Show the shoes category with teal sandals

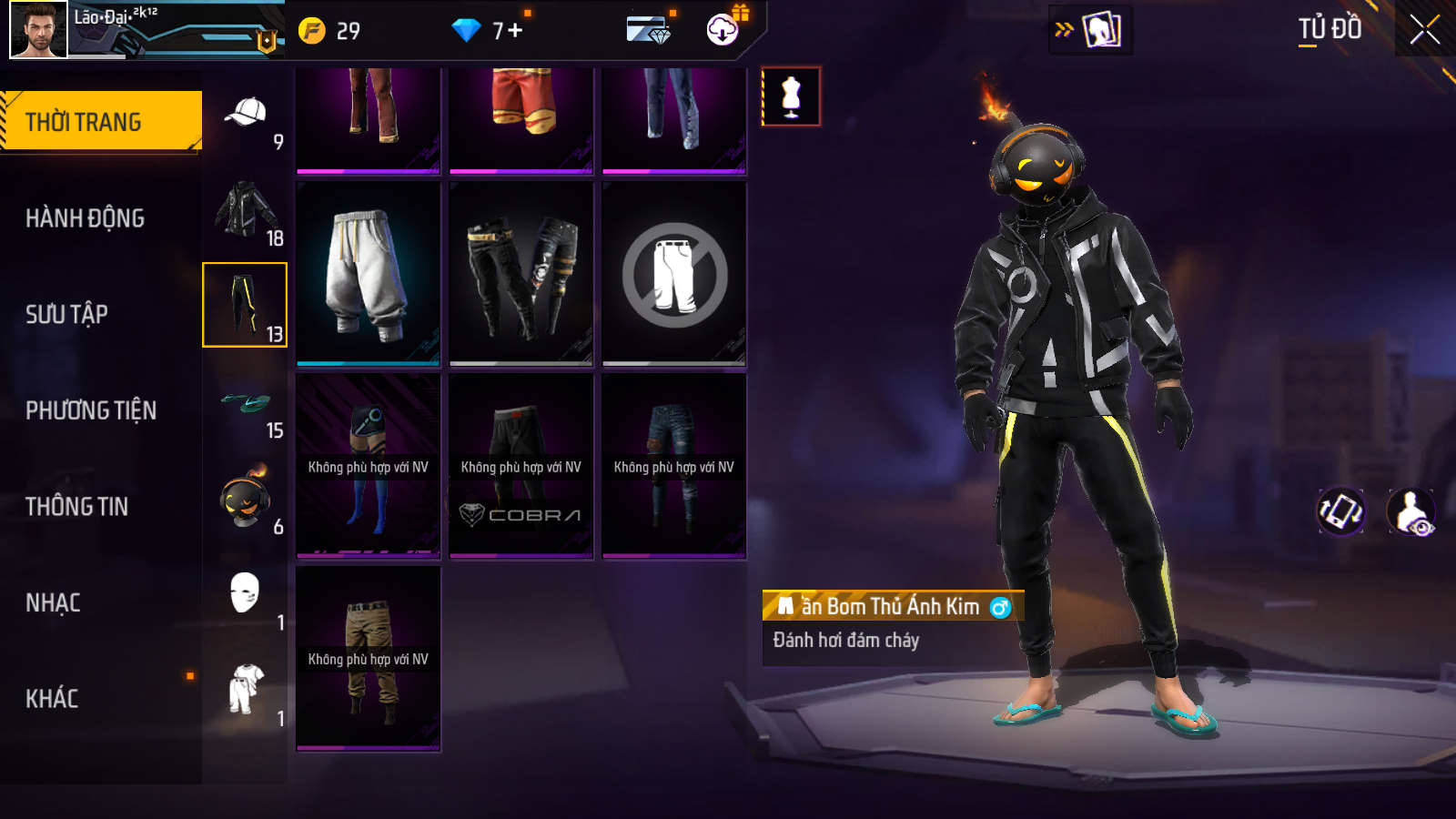pos(245,404)
